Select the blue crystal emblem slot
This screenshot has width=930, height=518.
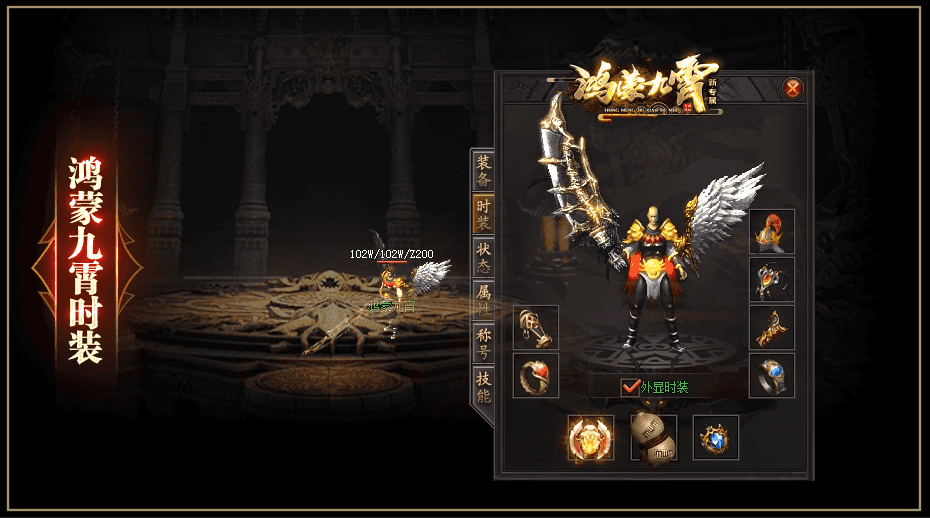pos(716,438)
